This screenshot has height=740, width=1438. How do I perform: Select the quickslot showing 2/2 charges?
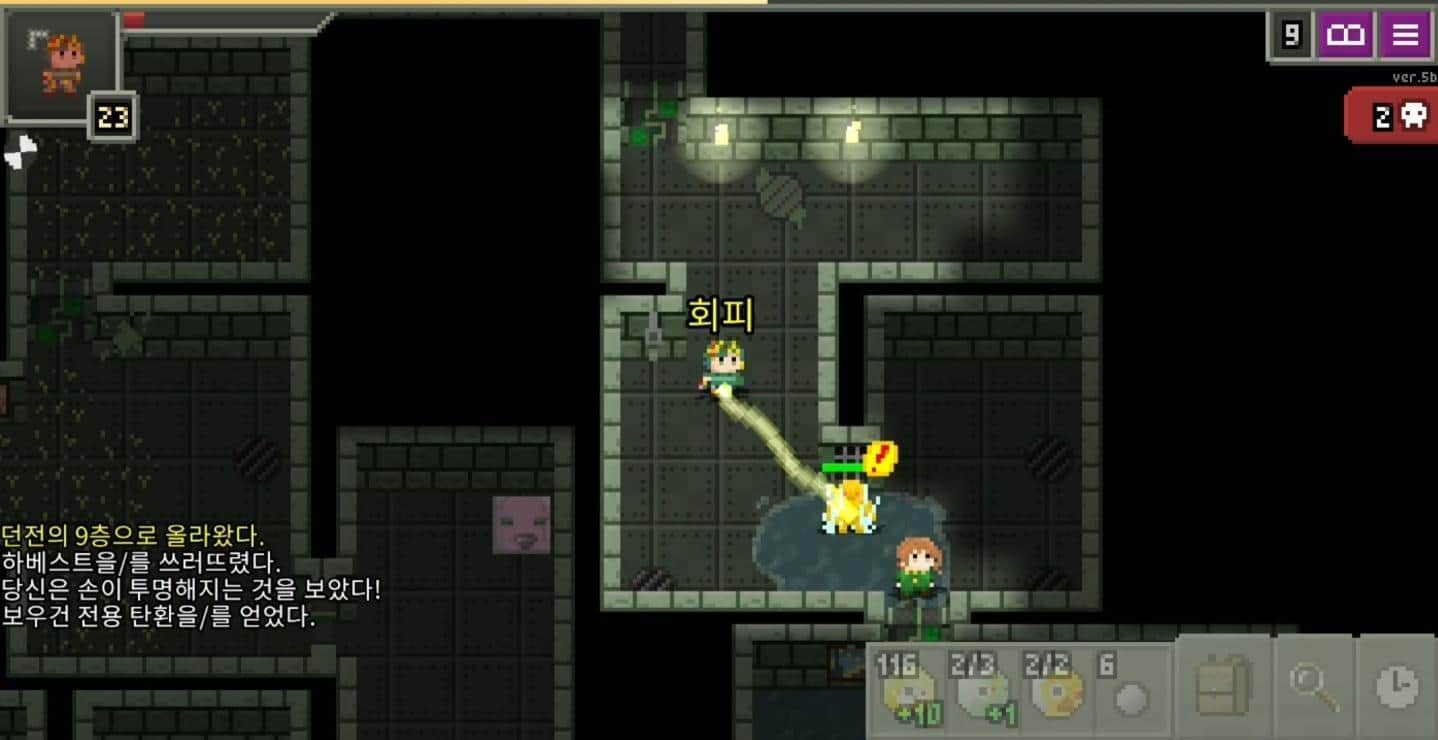[1056, 690]
